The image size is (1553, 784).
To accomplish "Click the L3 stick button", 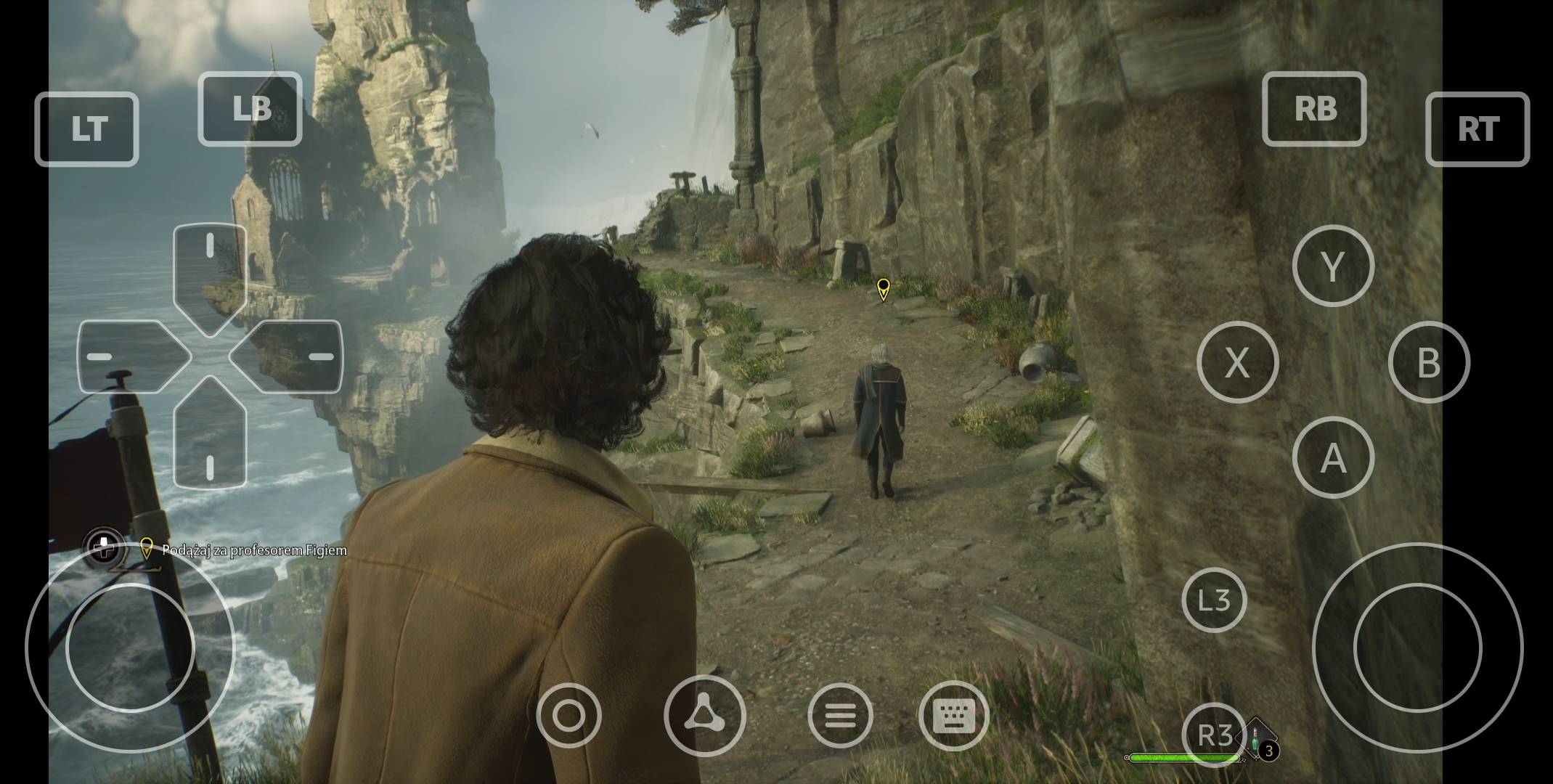I will tap(1214, 600).
